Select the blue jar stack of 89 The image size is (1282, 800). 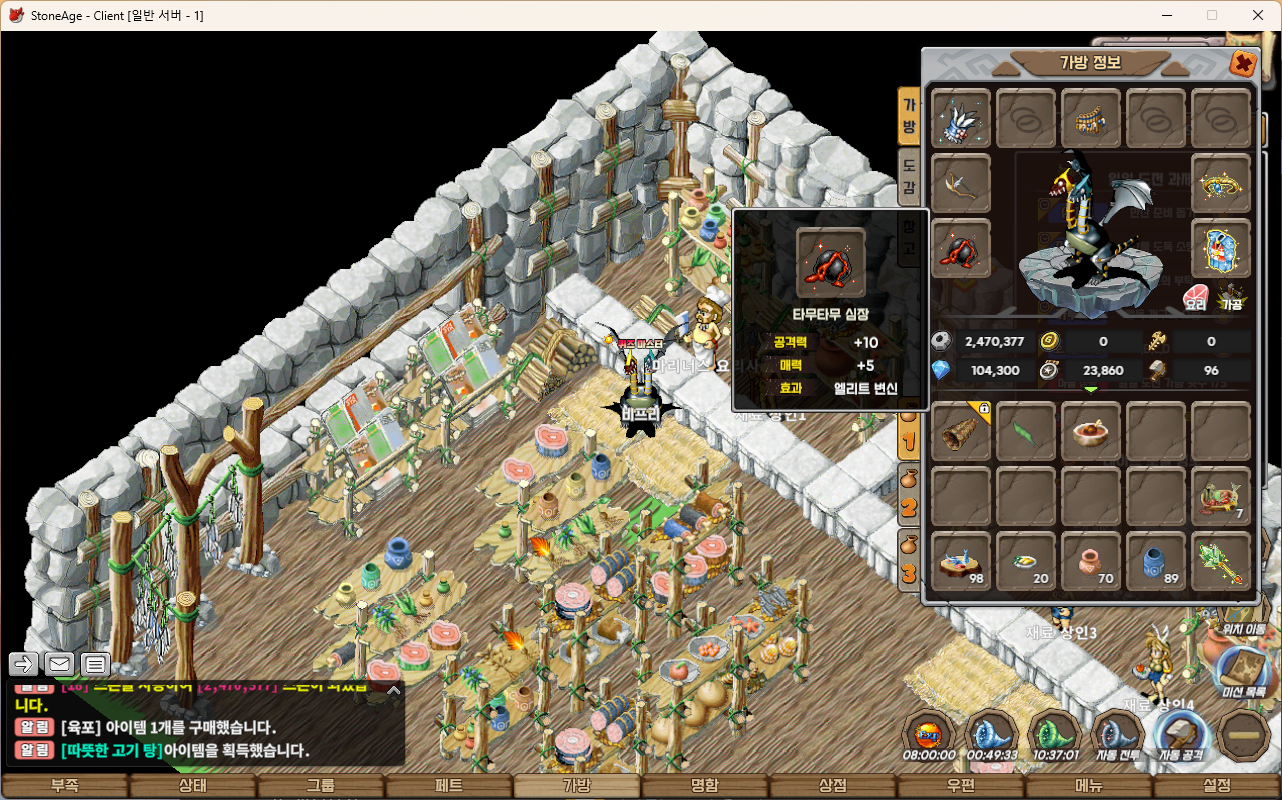1156,561
